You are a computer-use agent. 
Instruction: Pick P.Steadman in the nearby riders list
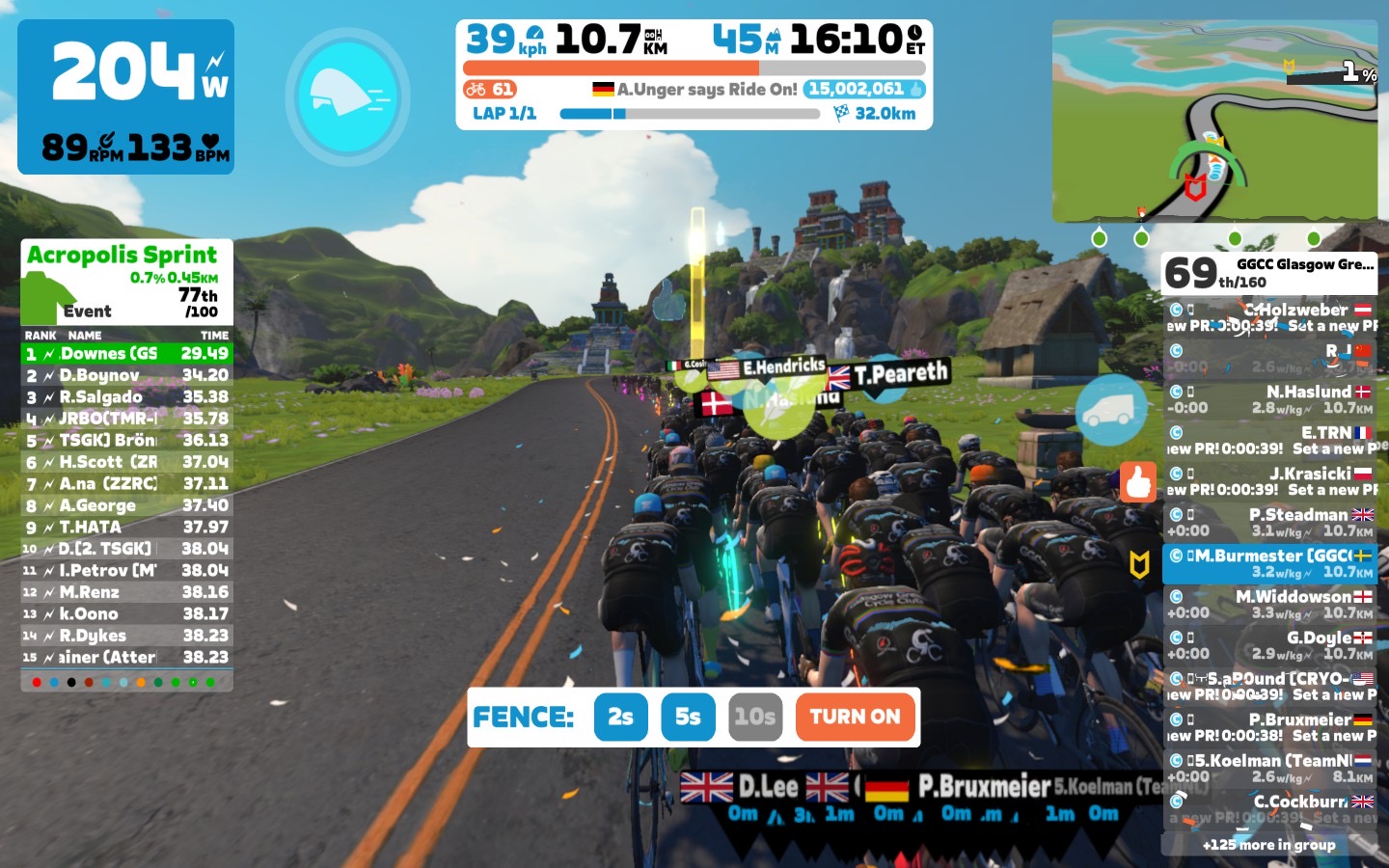(1269, 522)
